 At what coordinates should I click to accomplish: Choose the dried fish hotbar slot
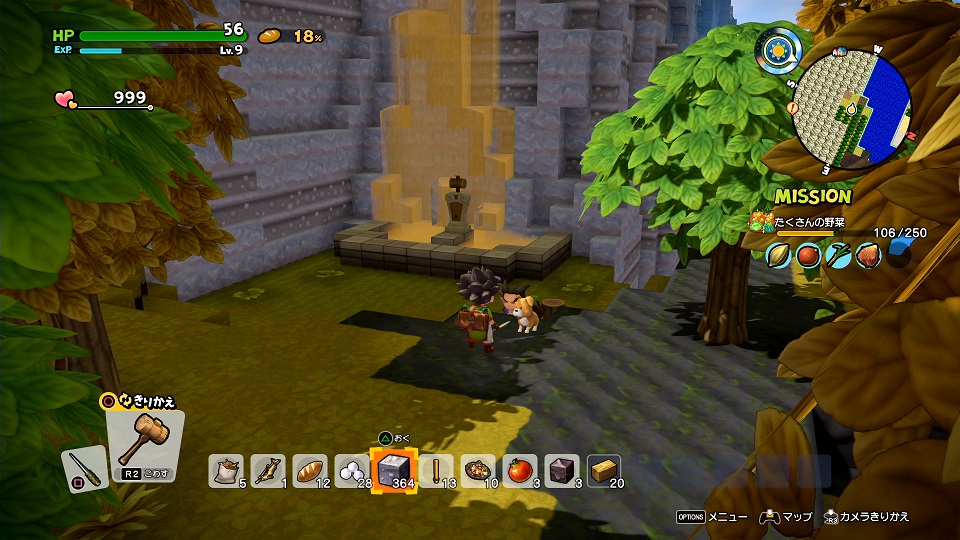click(x=269, y=470)
